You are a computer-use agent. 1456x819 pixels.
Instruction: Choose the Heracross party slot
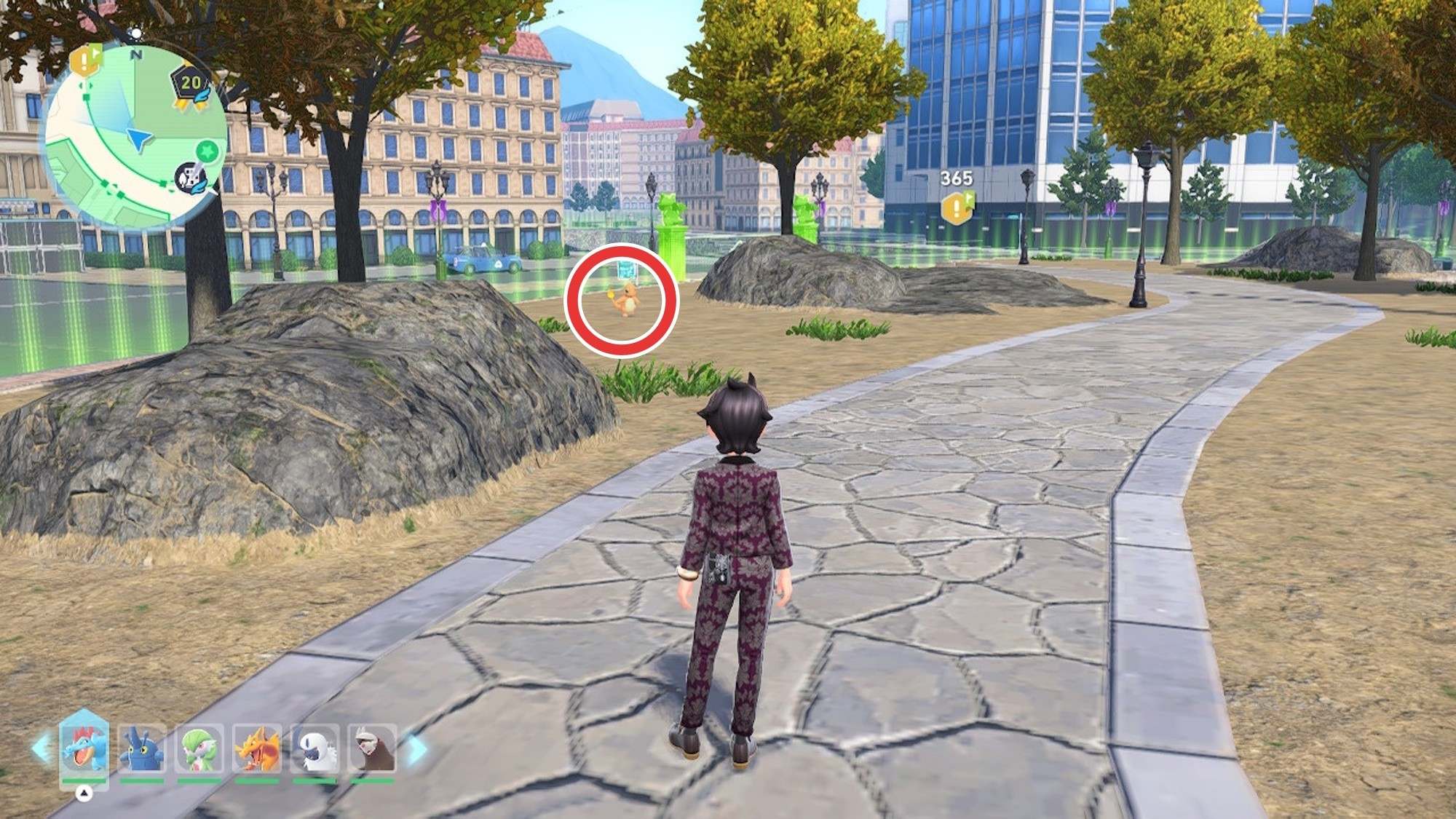click(141, 750)
